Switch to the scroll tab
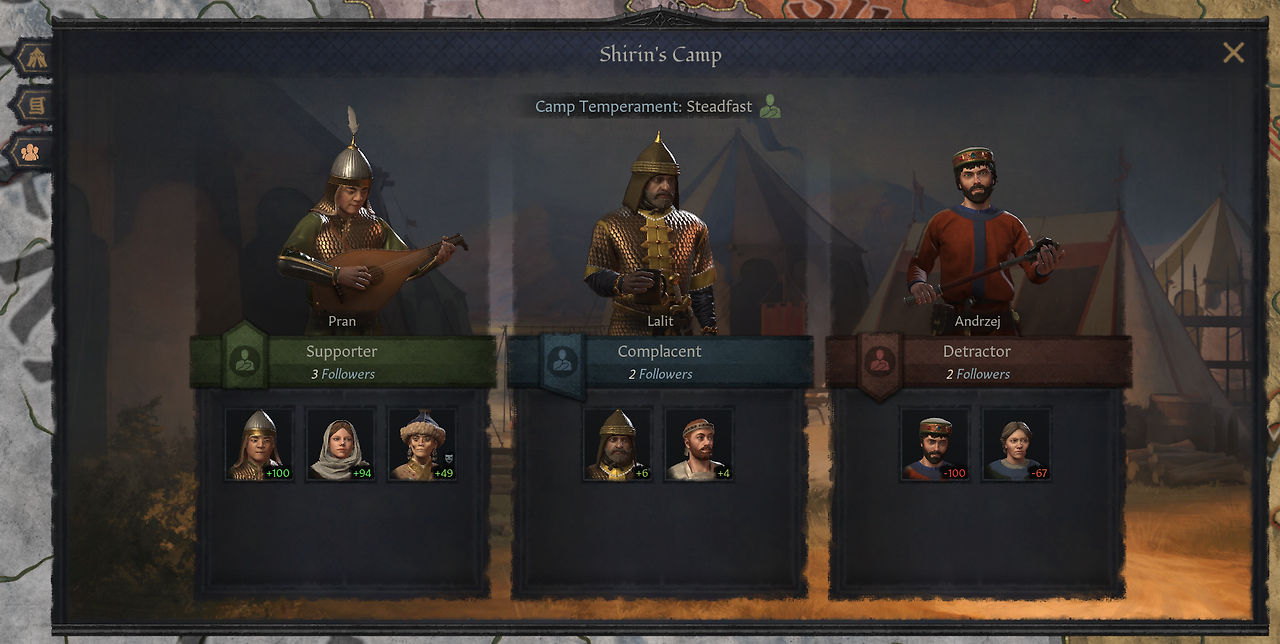Viewport: 1280px width, 644px height. tap(36, 105)
